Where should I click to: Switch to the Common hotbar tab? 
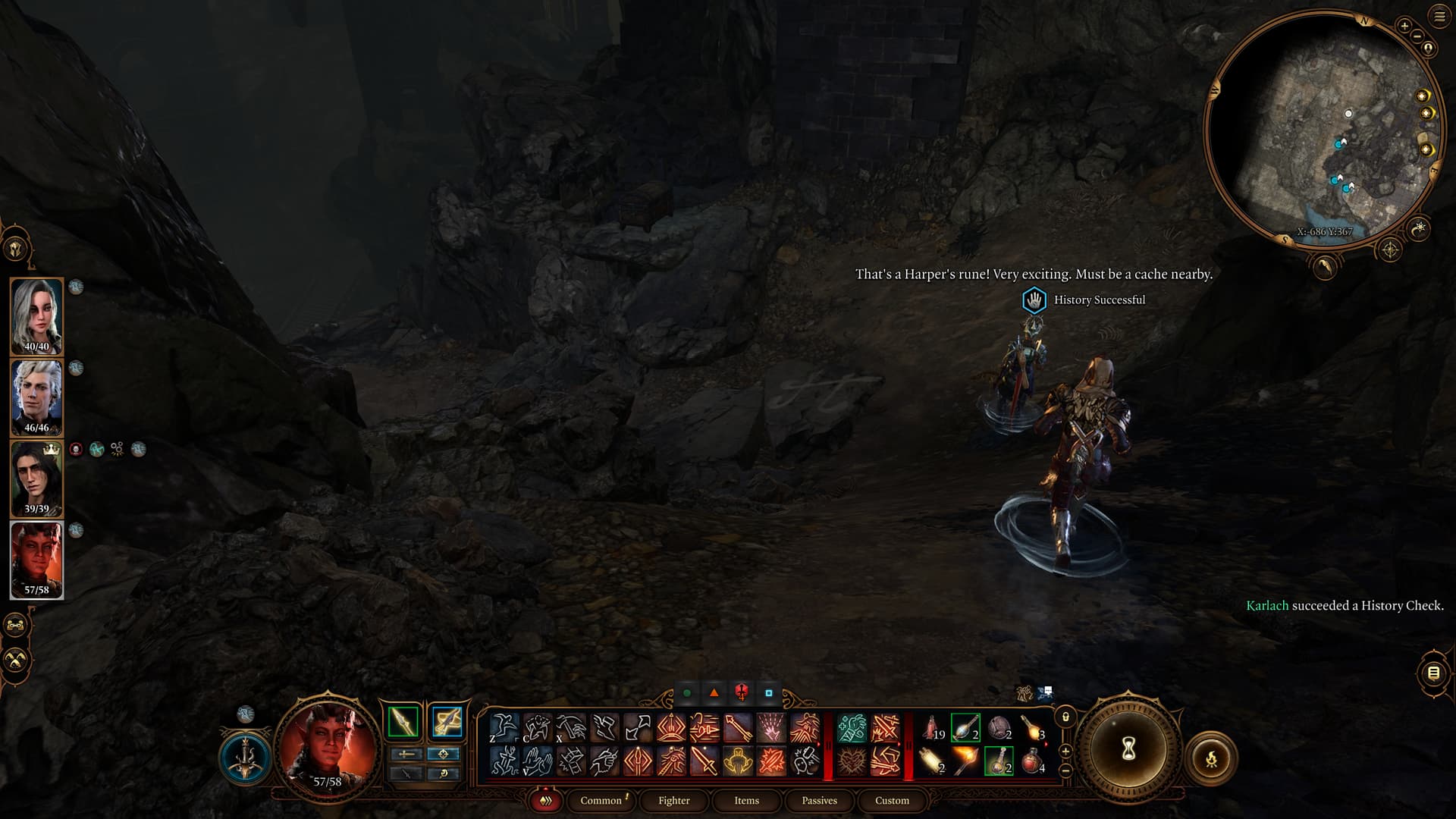click(601, 800)
